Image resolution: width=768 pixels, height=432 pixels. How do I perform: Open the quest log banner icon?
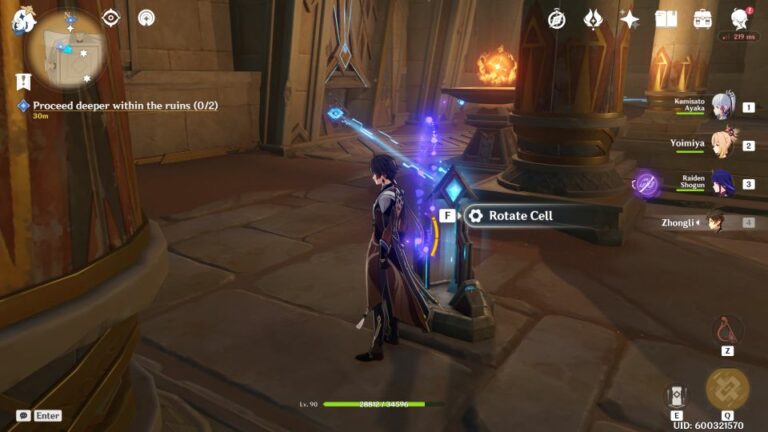tap(23, 82)
